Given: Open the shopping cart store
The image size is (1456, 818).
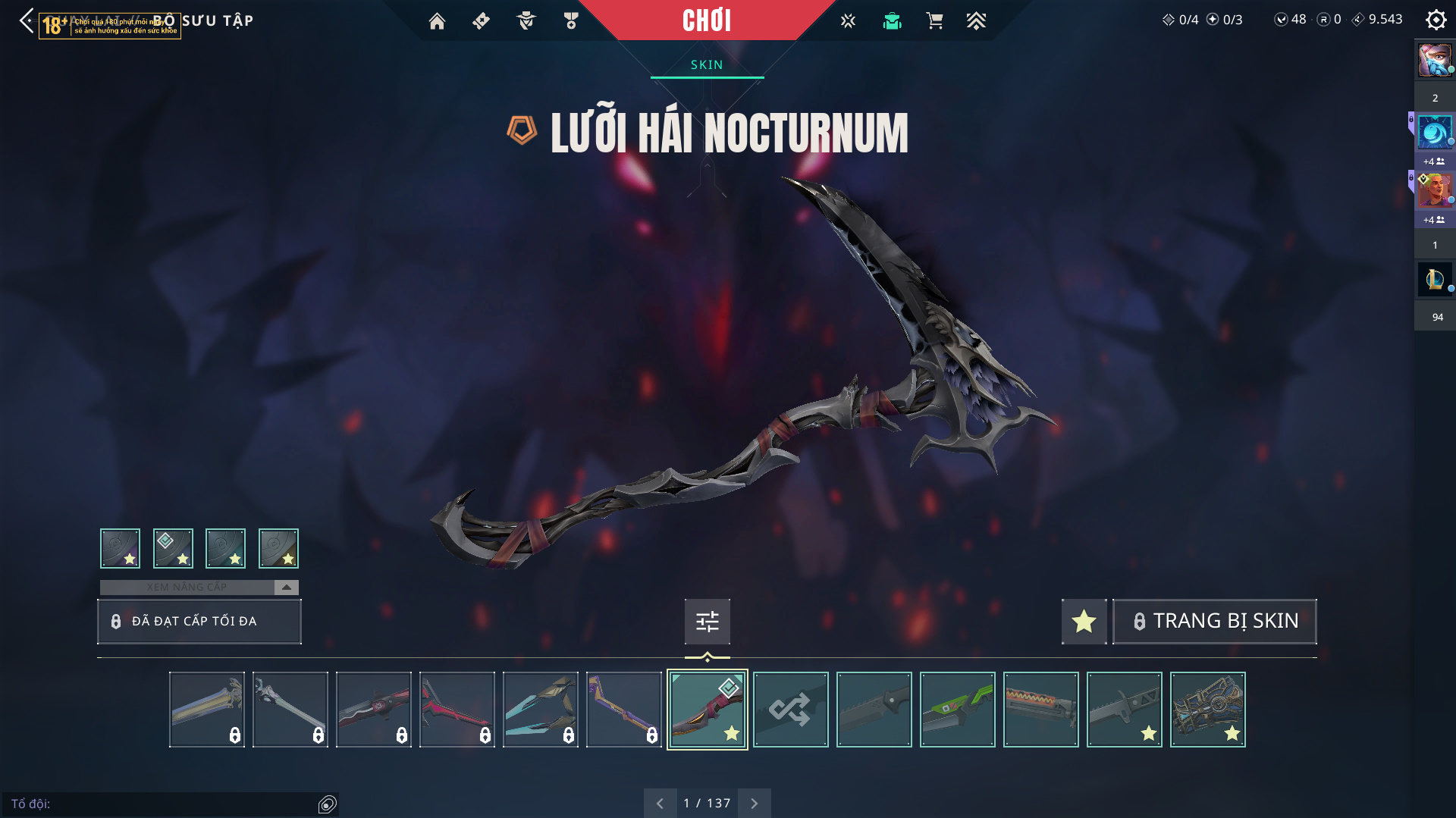Looking at the screenshot, I should point(934,21).
